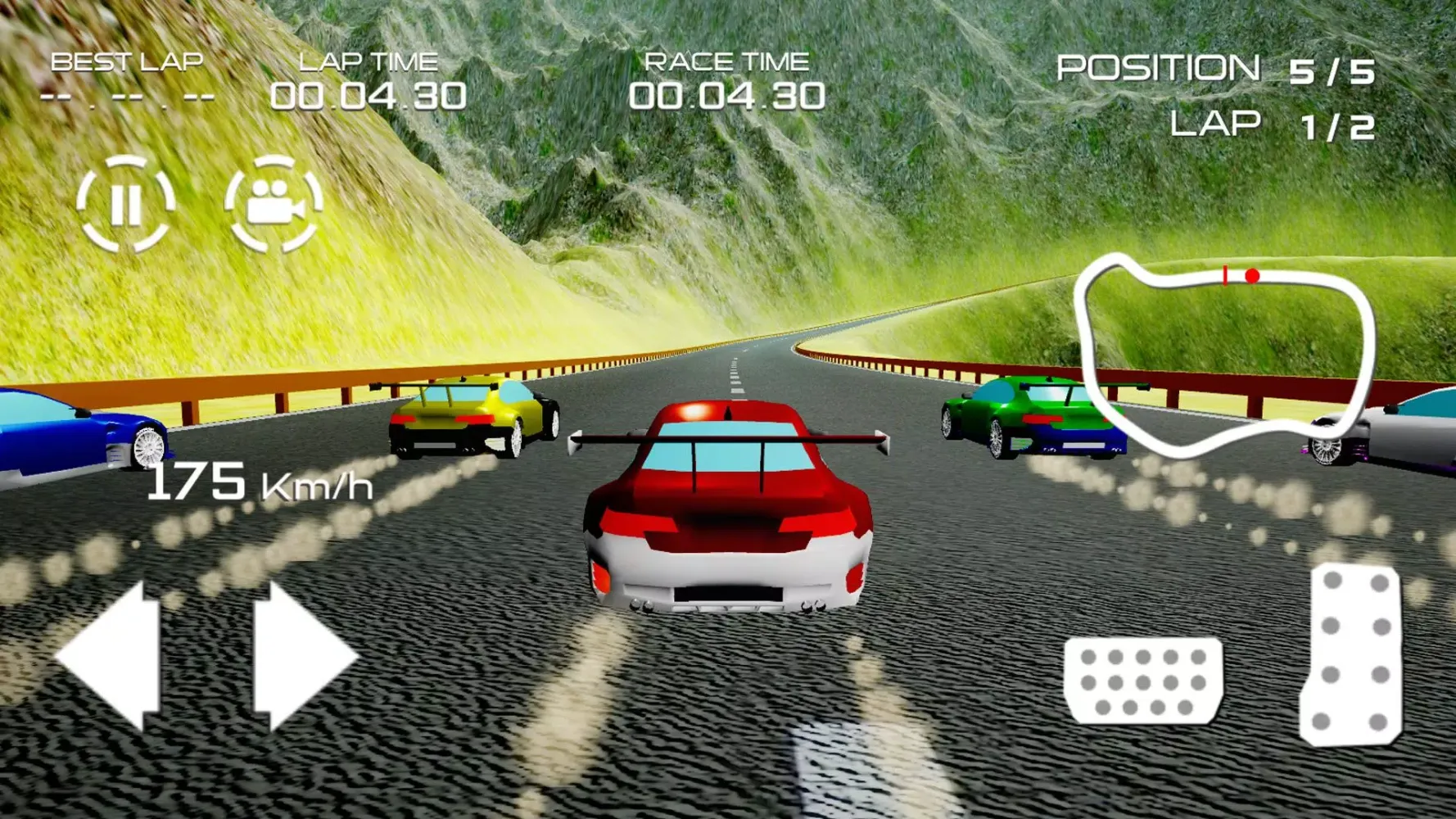Switch the camera view

274,203
